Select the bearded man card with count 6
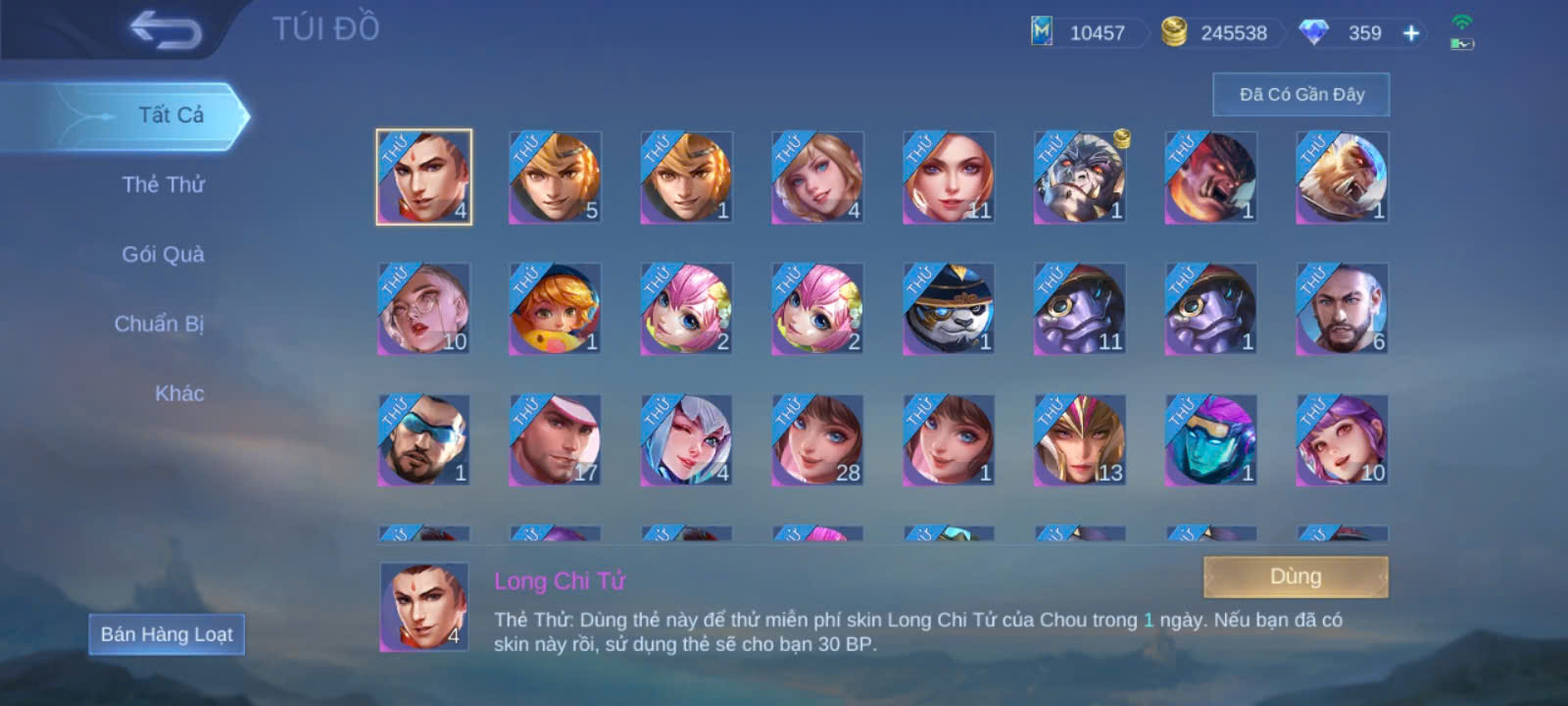This screenshot has width=1568, height=706. (x=1342, y=309)
